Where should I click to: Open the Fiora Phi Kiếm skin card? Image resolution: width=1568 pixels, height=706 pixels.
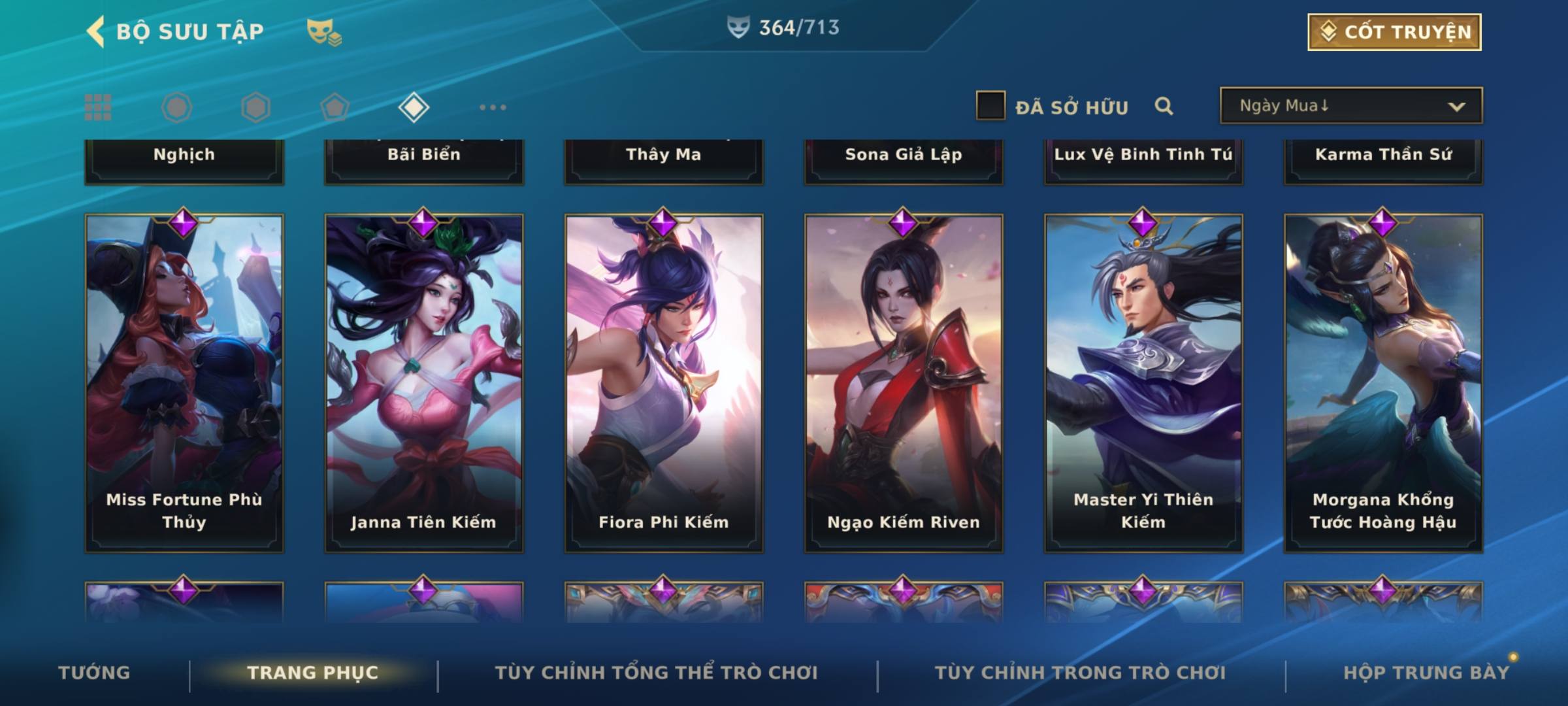664,383
